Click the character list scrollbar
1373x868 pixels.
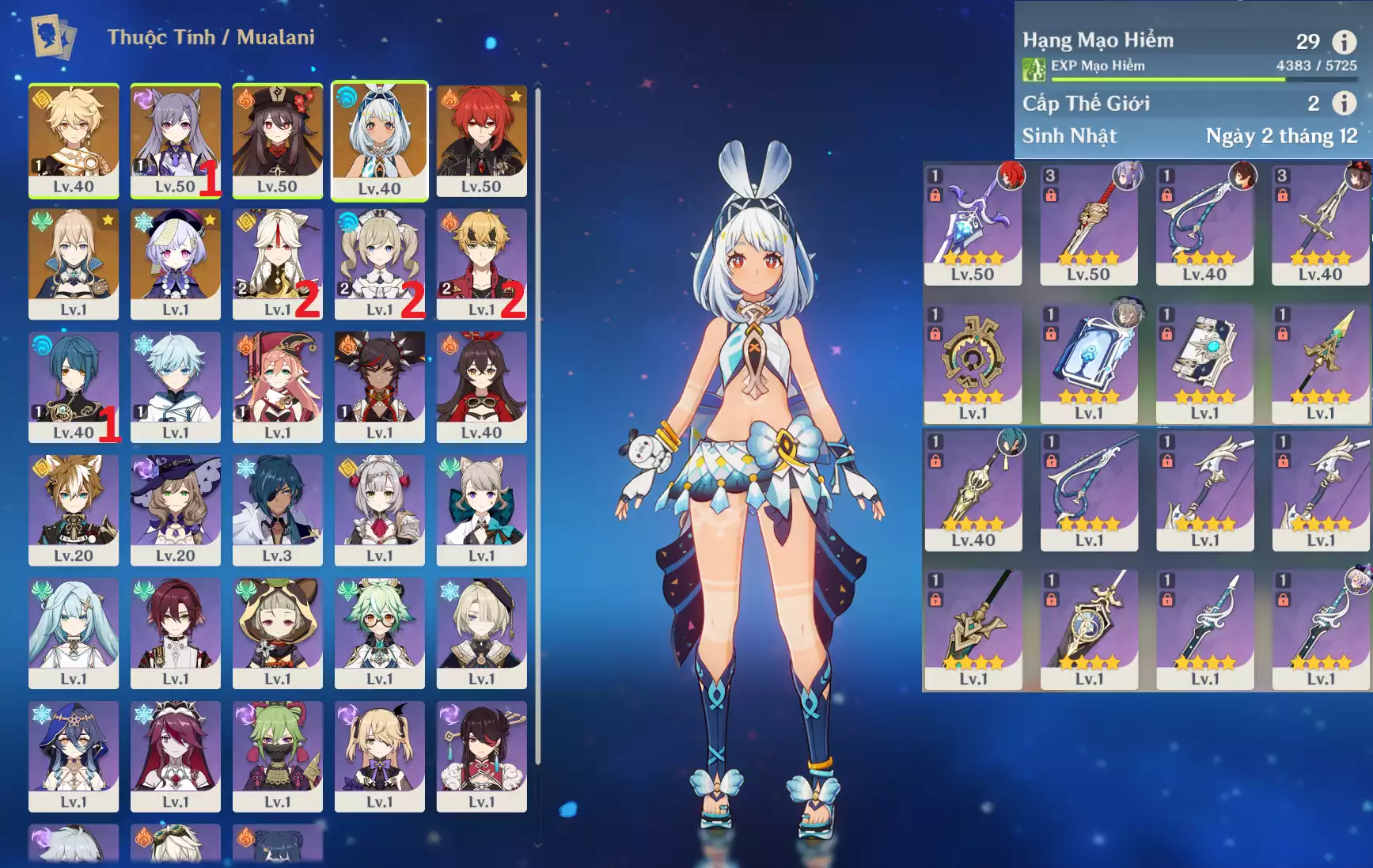pyautogui.click(x=538, y=427)
